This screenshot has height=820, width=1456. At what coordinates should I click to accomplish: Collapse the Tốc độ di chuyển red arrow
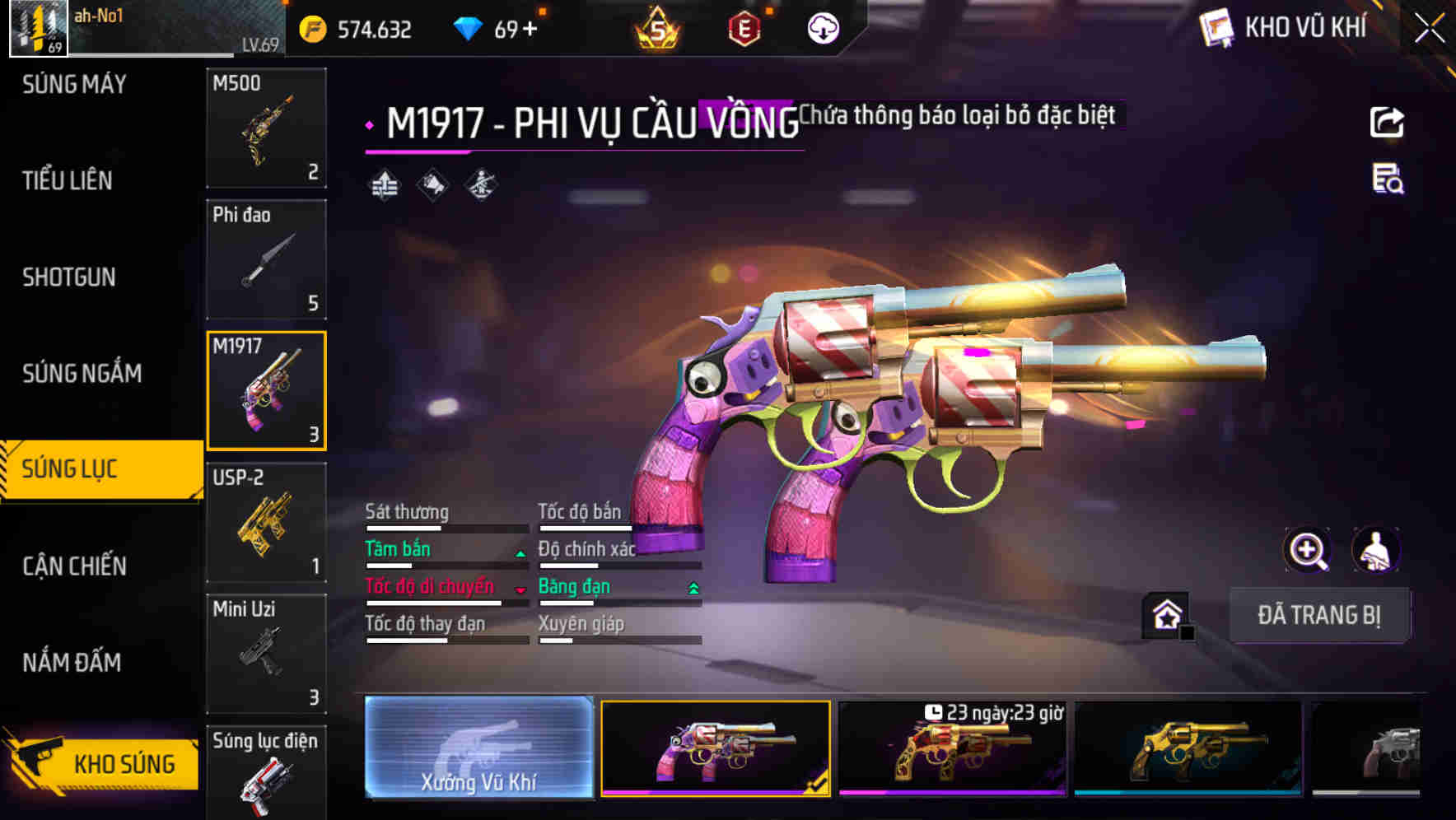(x=520, y=590)
